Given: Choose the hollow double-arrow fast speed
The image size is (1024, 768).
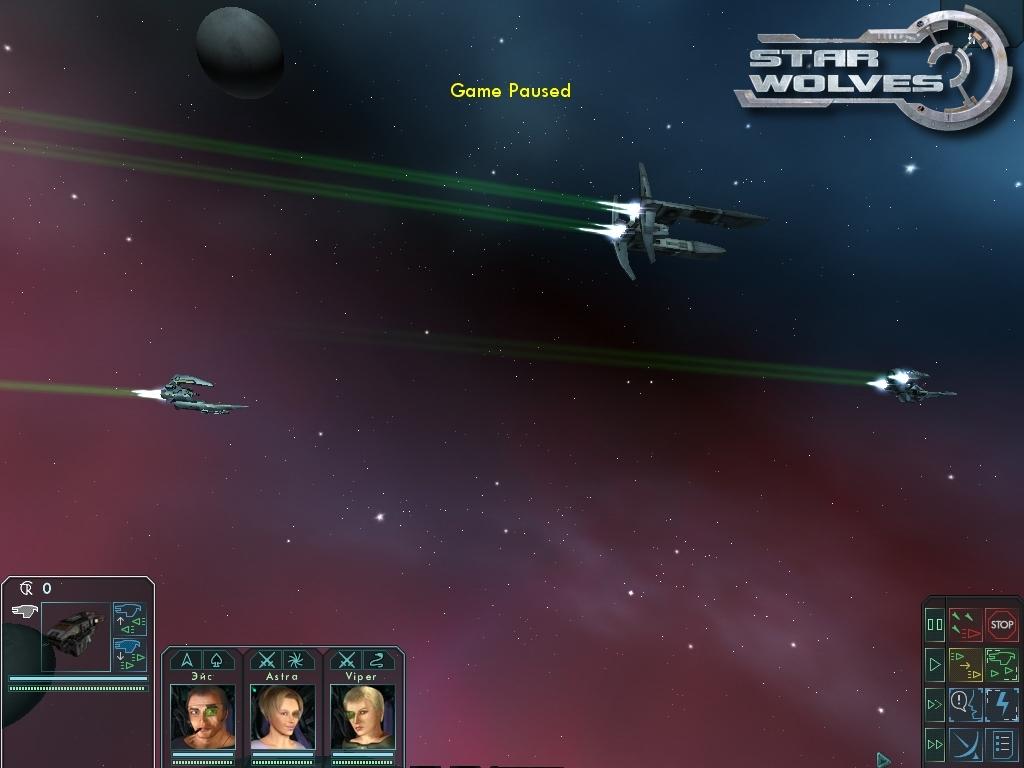Looking at the screenshot, I should click(x=935, y=704).
